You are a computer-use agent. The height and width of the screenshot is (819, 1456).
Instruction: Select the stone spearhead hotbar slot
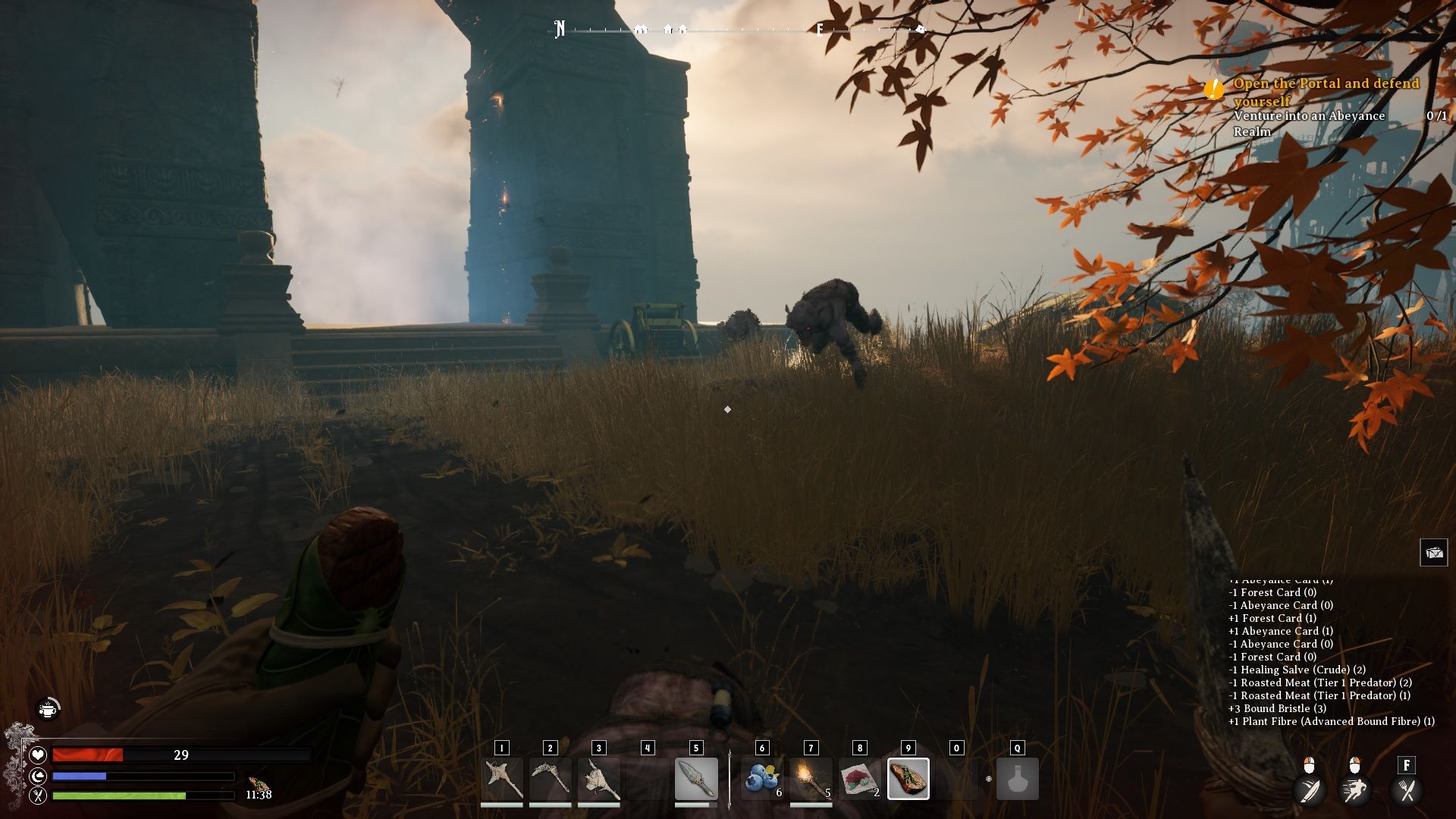tap(695, 779)
